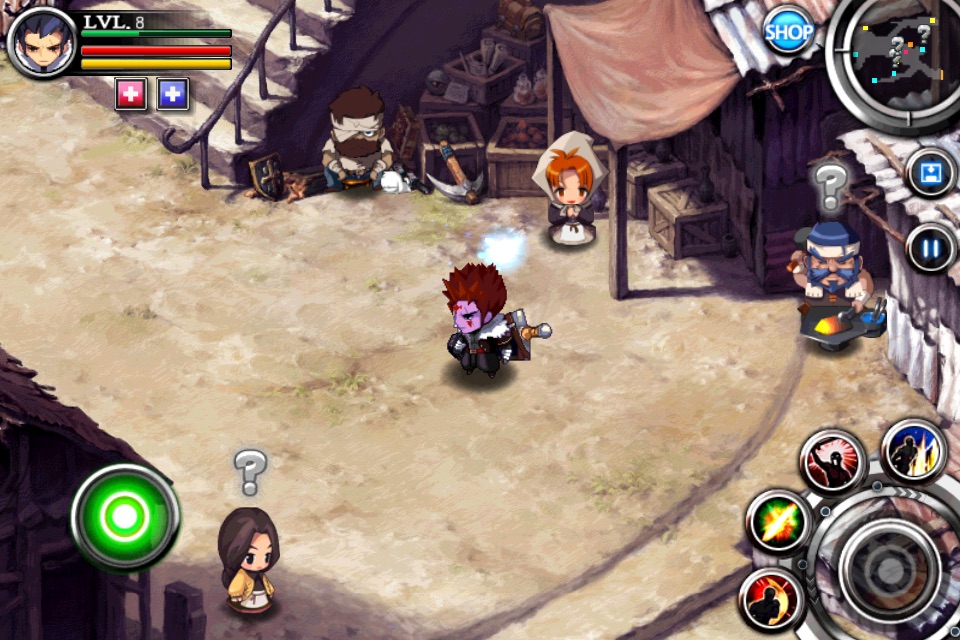Tap the circular minimap
Viewport: 960px width, 640px height.
(897, 55)
